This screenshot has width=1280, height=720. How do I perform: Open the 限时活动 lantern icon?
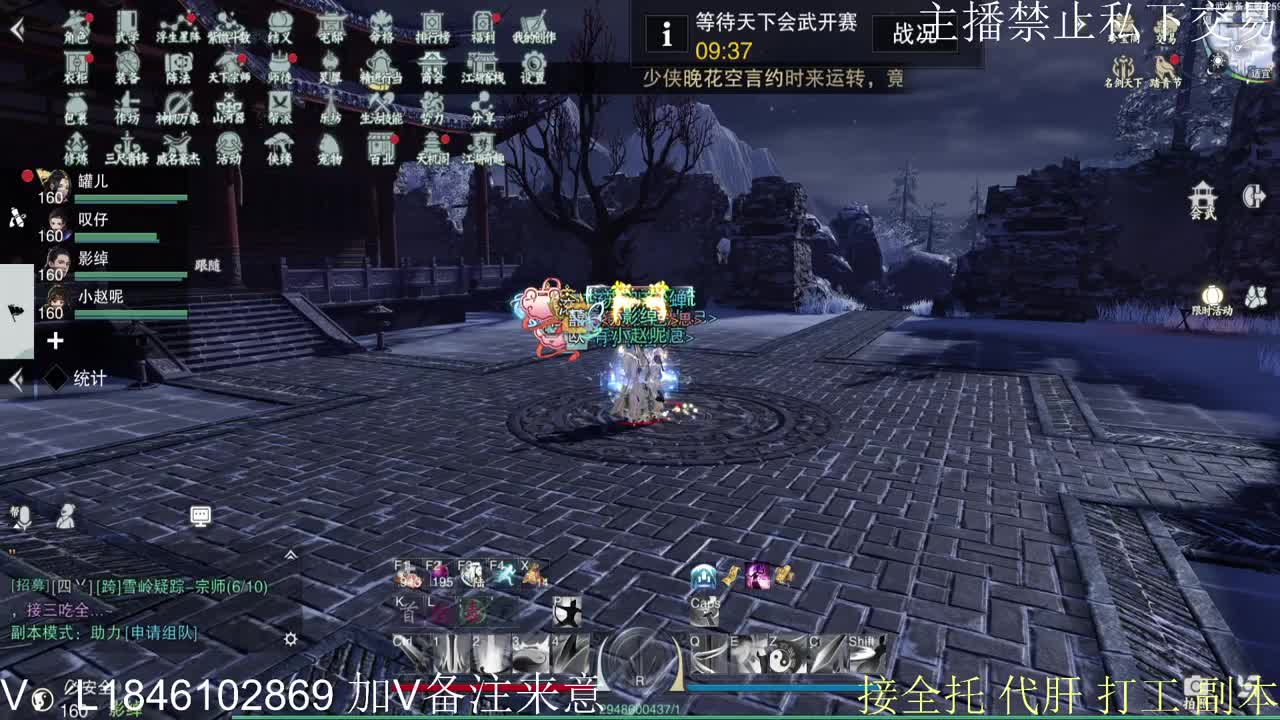pyautogui.click(x=1211, y=294)
